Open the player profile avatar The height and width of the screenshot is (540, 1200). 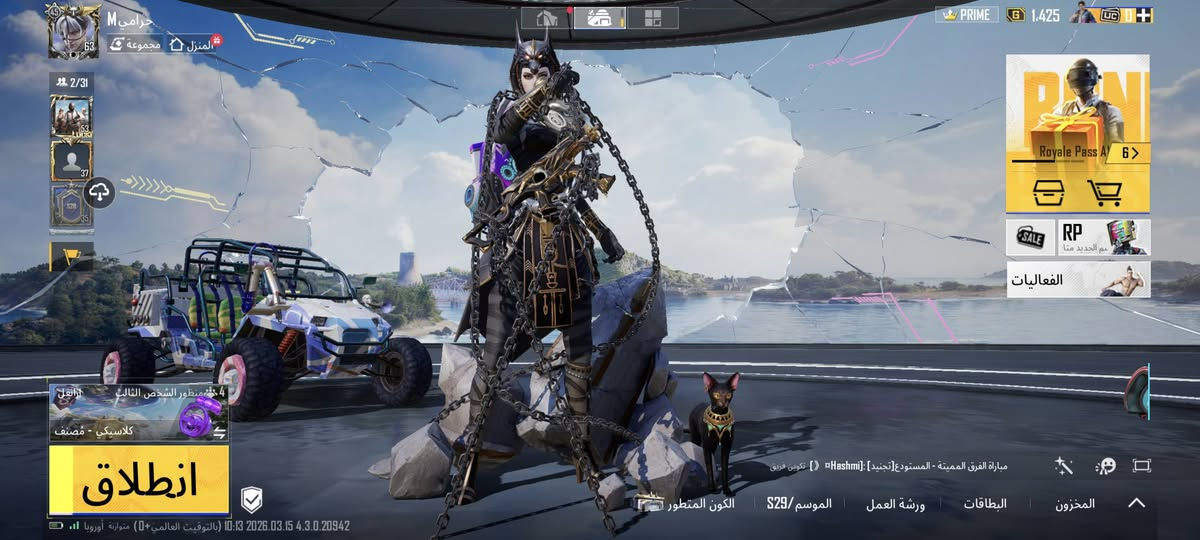click(x=73, y=32)
